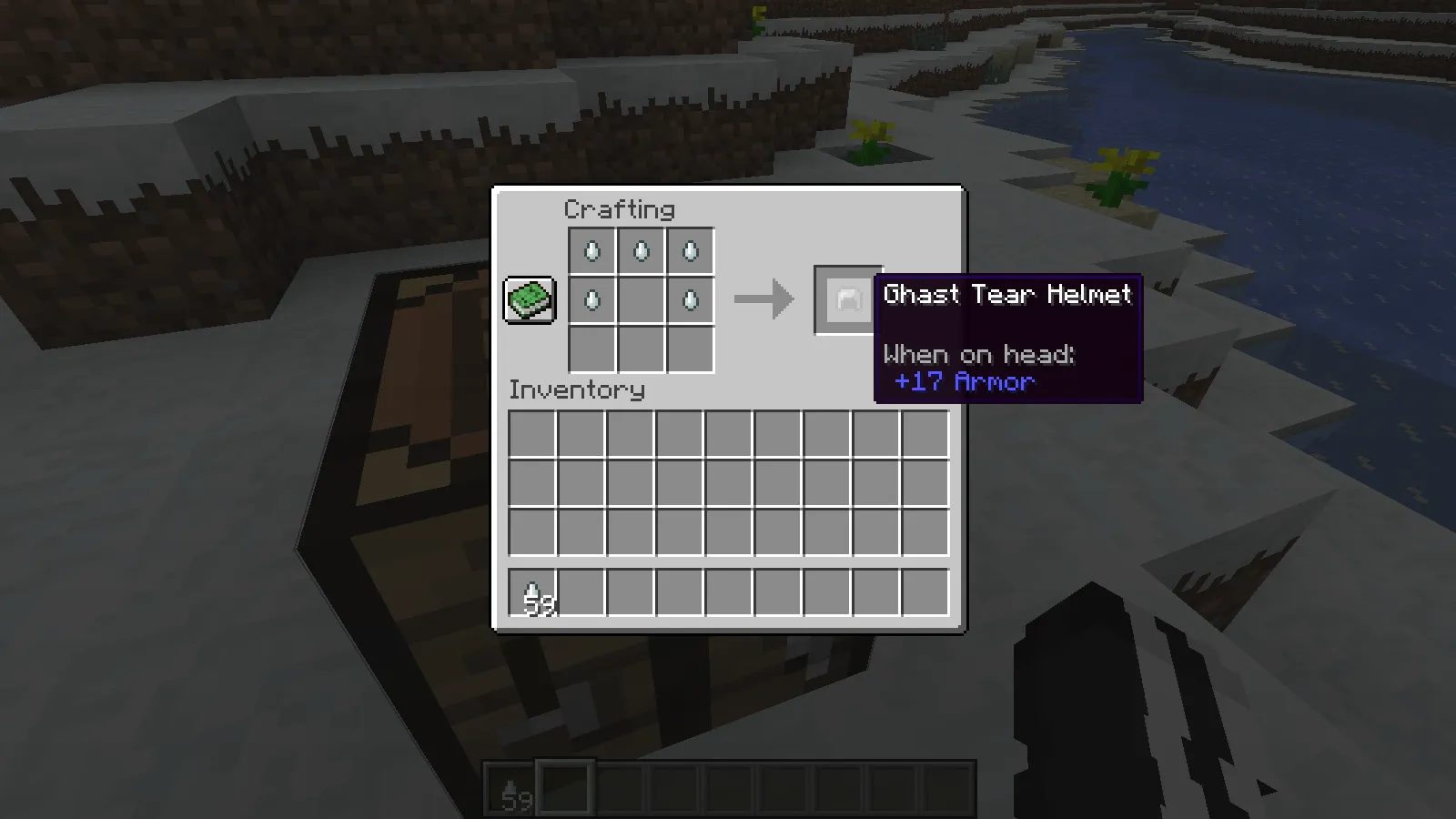
Task: Select the ghast tear in the middle-right crafting slot
Action: tap(690, 300)
